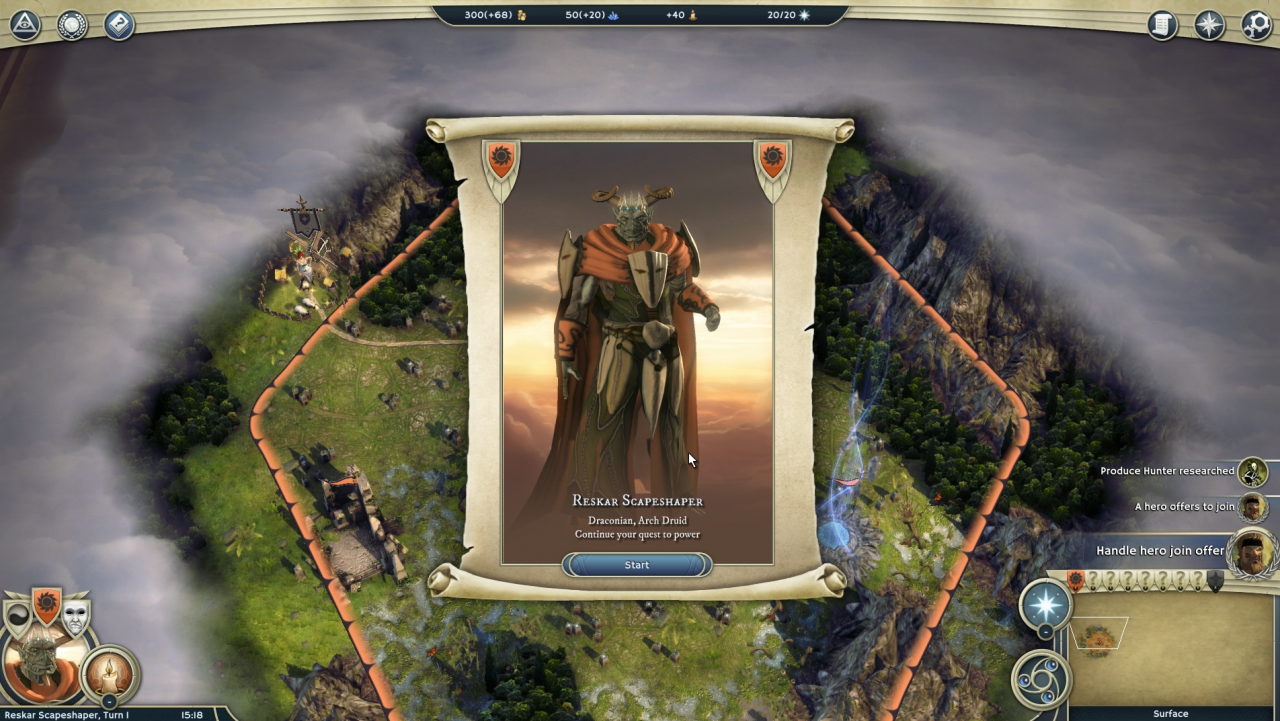Image resolution: width=1280 pixels, height=721 pixels.
Task: Select the orange player shield above the minimap
Action: point(1076,581)
